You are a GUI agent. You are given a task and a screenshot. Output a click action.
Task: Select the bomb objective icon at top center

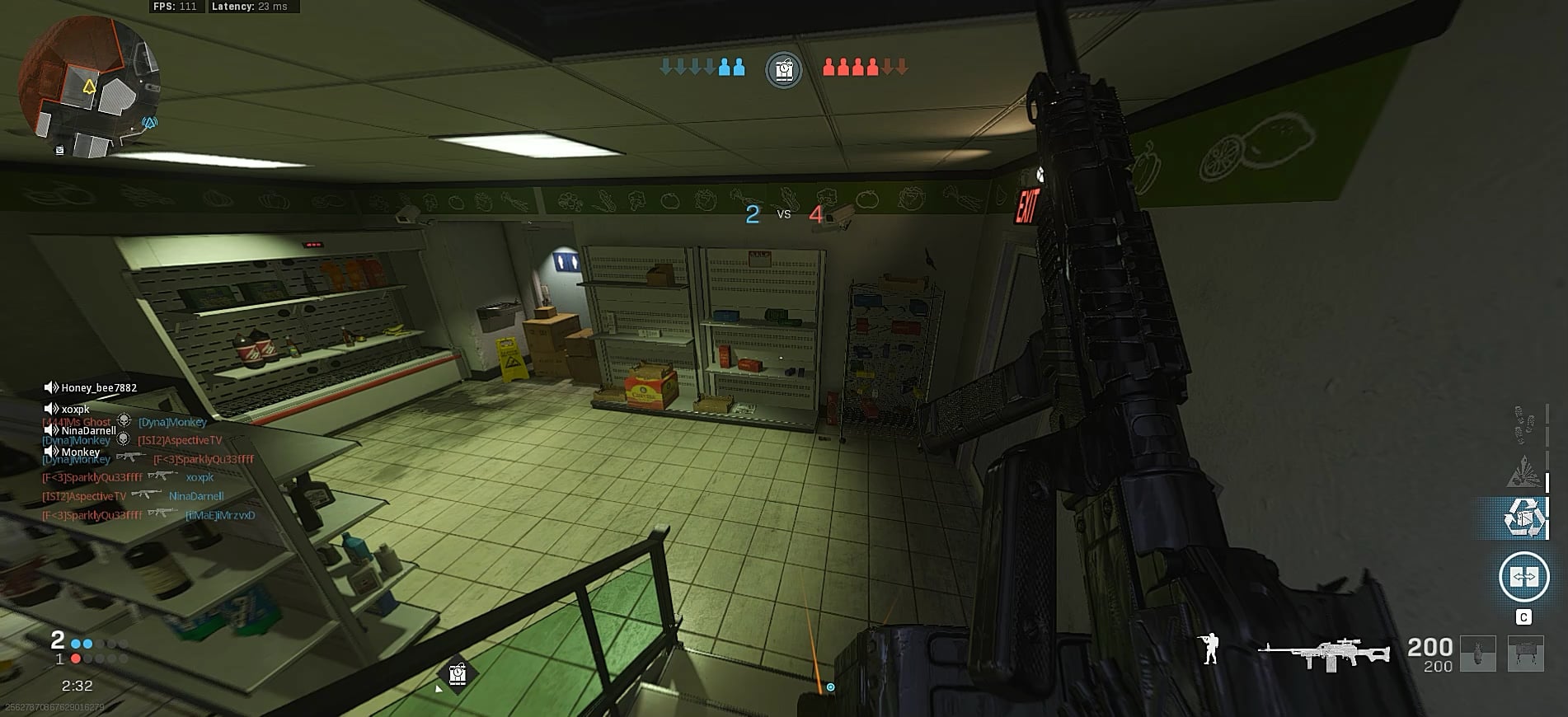(783, 70)
